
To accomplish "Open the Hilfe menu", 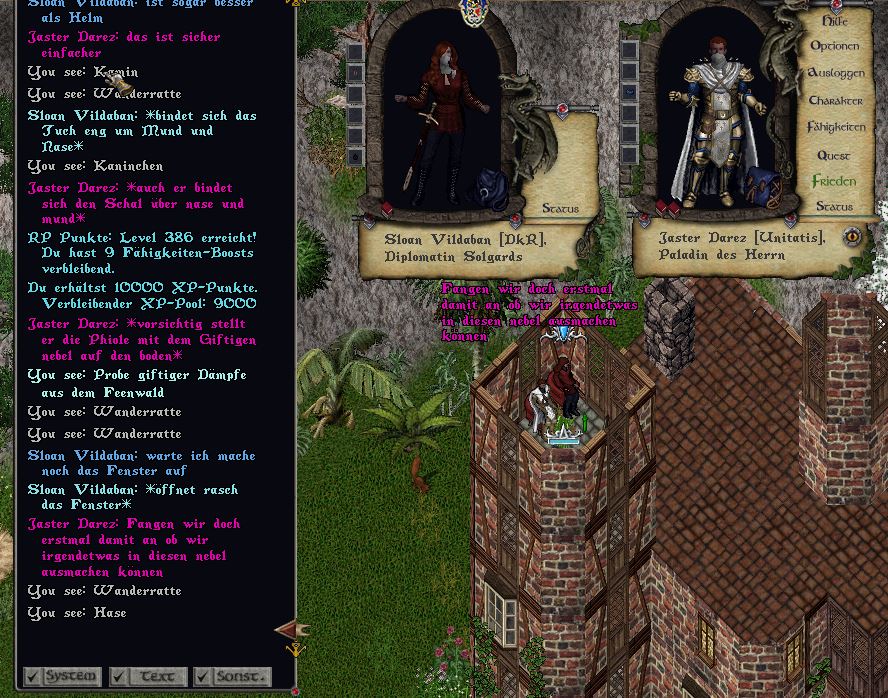I will coord(834,21).
